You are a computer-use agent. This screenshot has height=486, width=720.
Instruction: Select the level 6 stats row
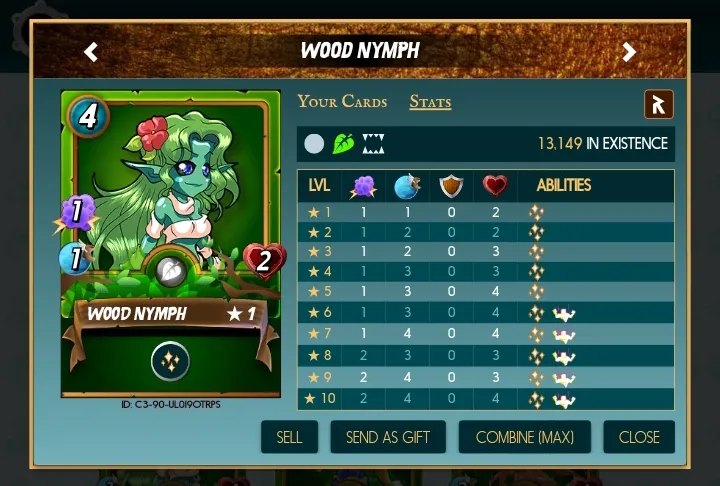pos(485,313)
